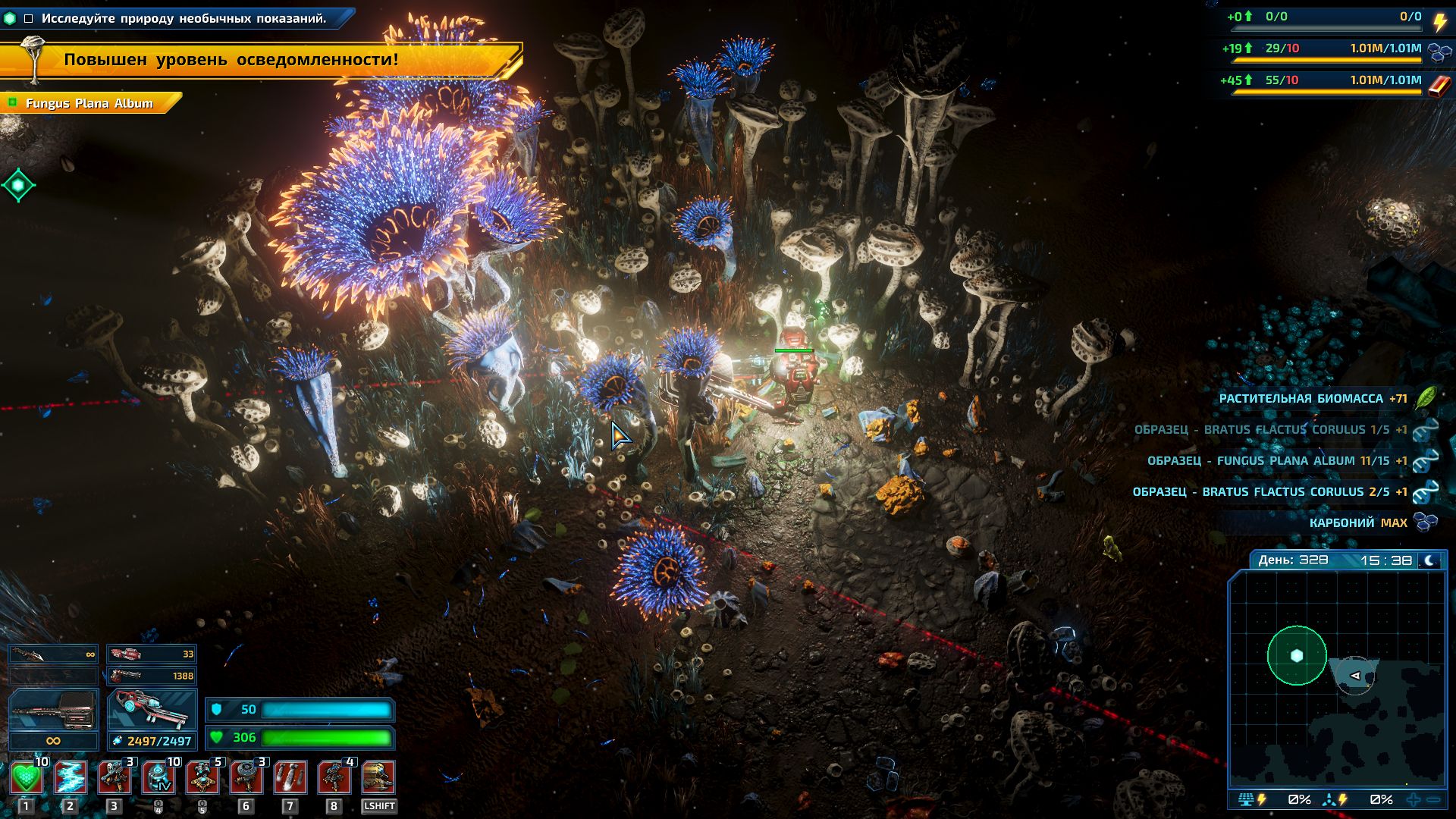Viewport: 1456px width, 819px height.
Task: Open the unusual readings research objective
Action: point(184,18)
